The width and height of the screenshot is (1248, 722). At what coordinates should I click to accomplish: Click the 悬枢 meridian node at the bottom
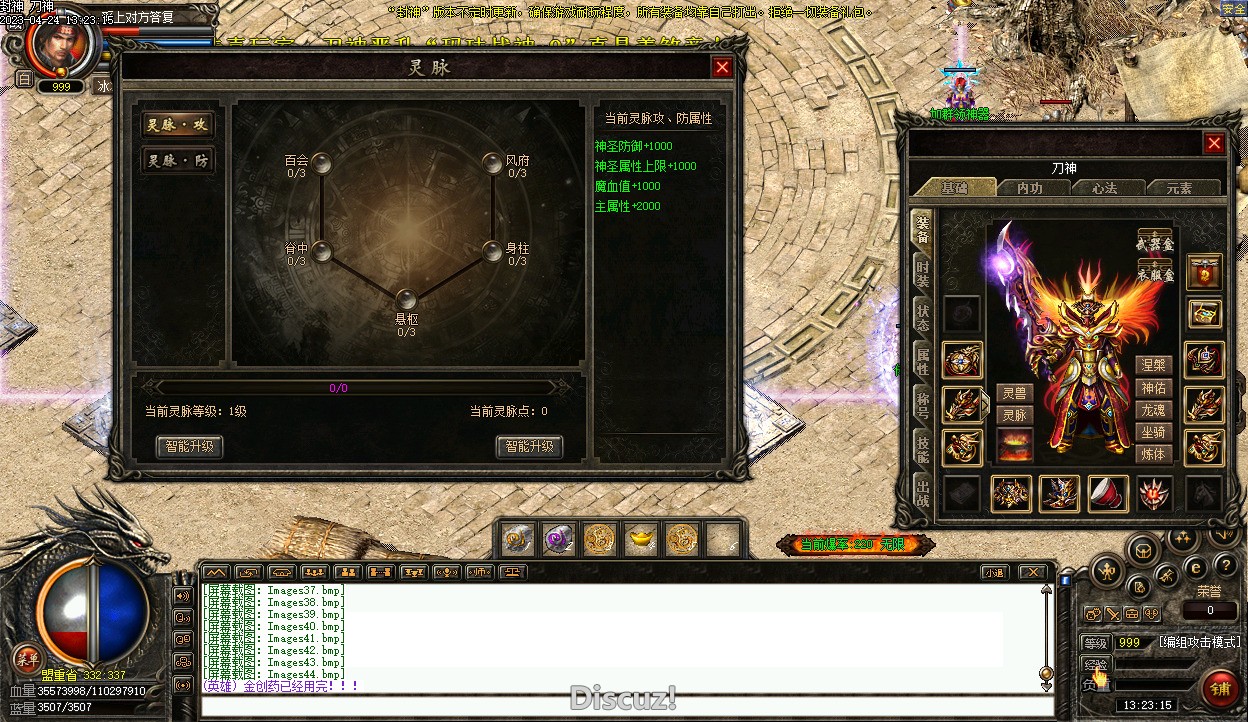click(x=406, y=299)
